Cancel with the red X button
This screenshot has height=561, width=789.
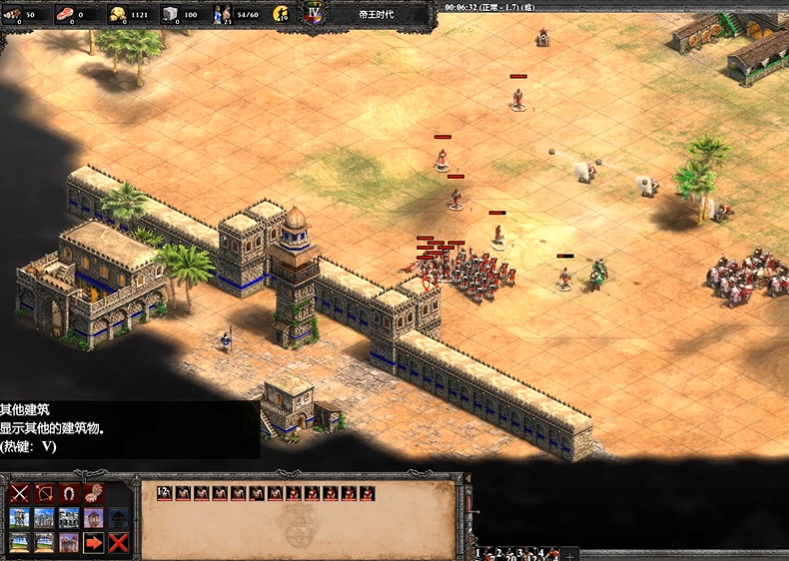[119, 543]
